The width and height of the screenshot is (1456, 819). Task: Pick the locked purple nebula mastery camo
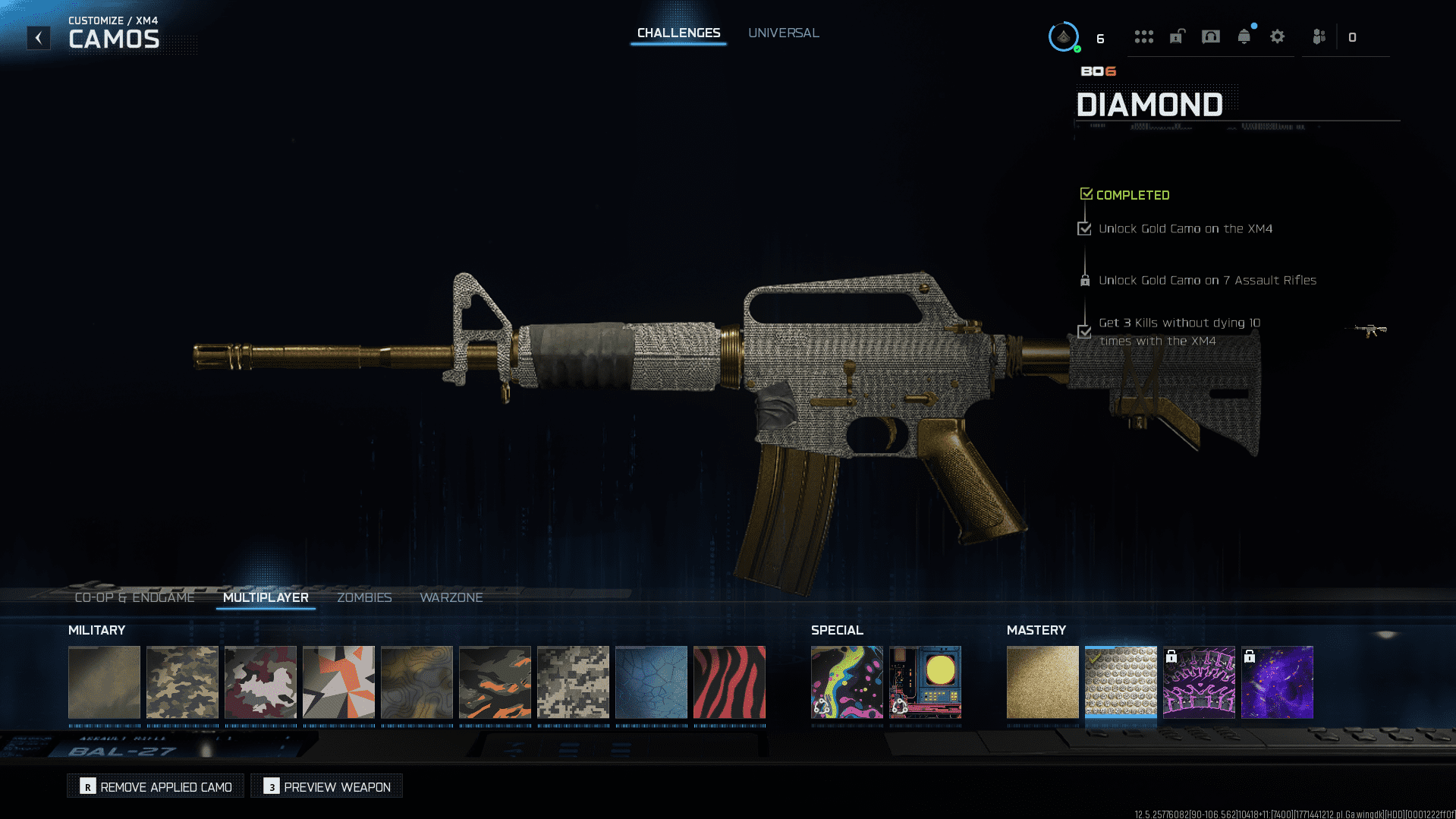pyautogui.click(x=1276, y=682)
